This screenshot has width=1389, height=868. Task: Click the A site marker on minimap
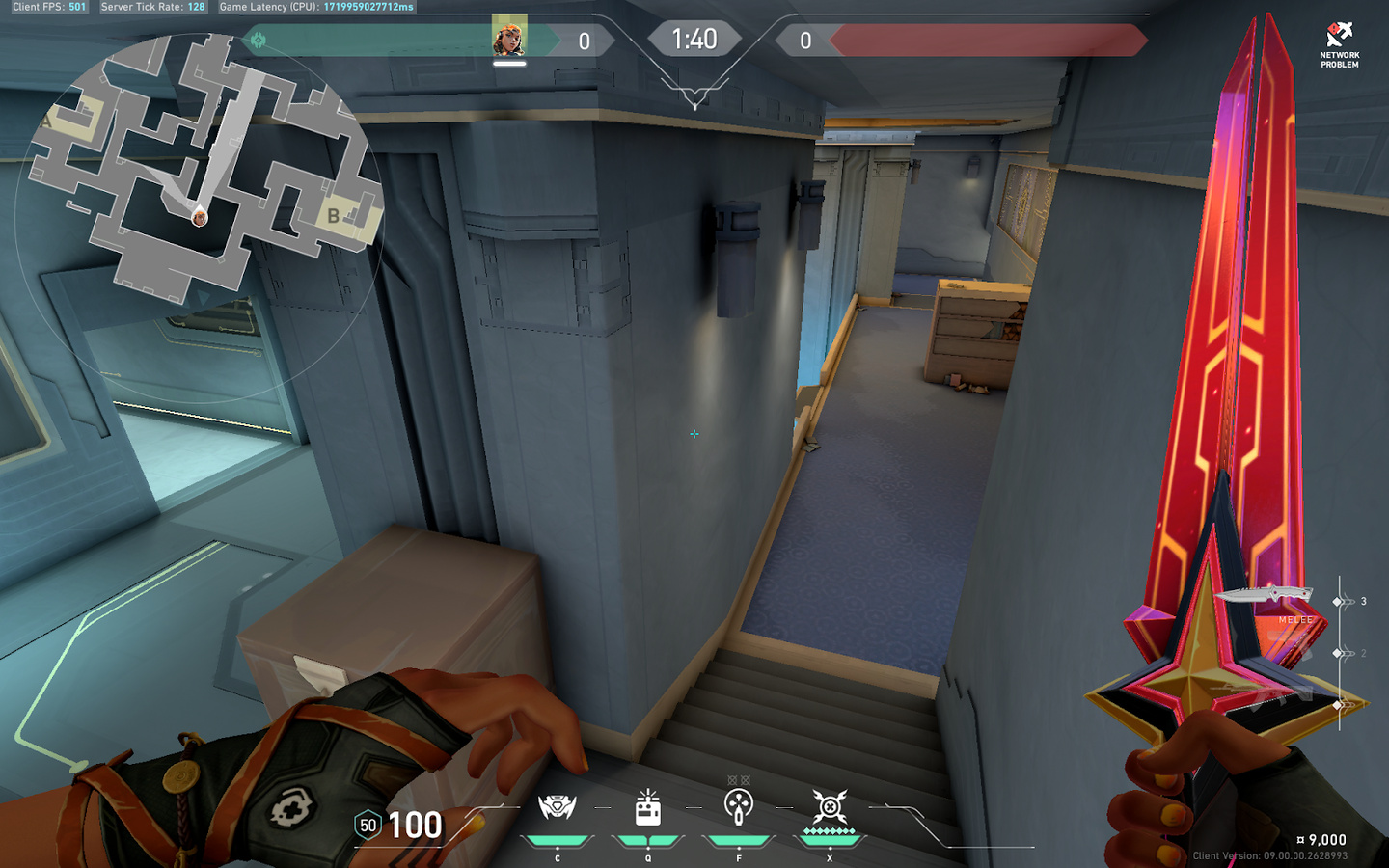click(46, 122)
